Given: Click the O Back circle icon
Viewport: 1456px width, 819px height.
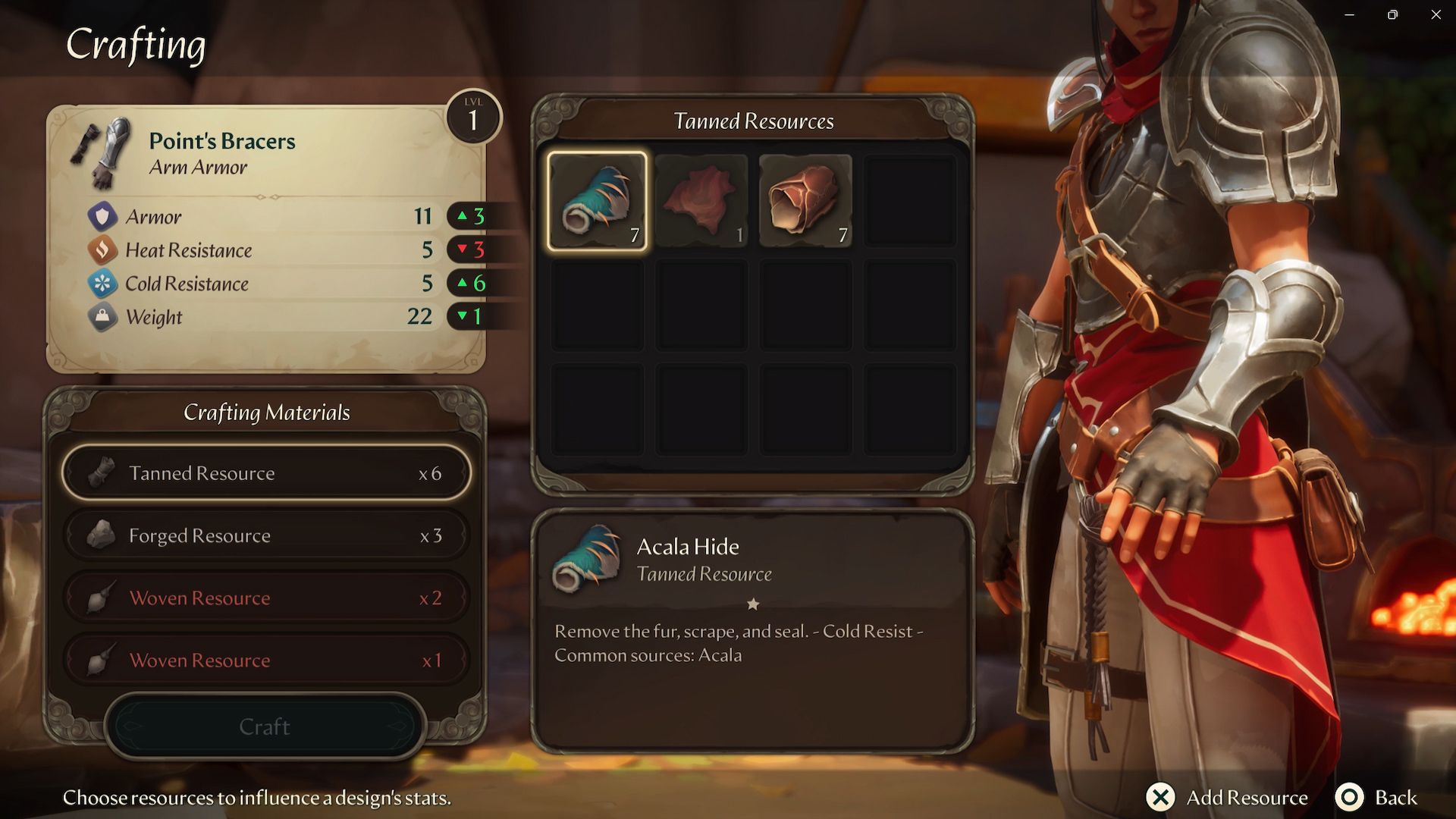Looking at the screenshot, I should (x=1351, y=798).
